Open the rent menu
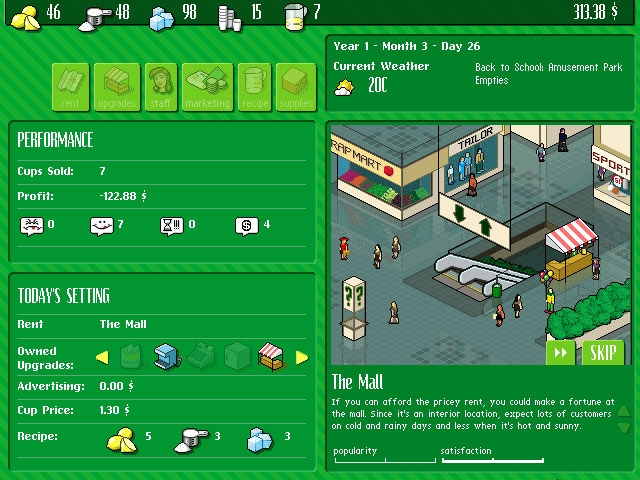The width and height of the screenshot is (640, 480). pos(72,86)
